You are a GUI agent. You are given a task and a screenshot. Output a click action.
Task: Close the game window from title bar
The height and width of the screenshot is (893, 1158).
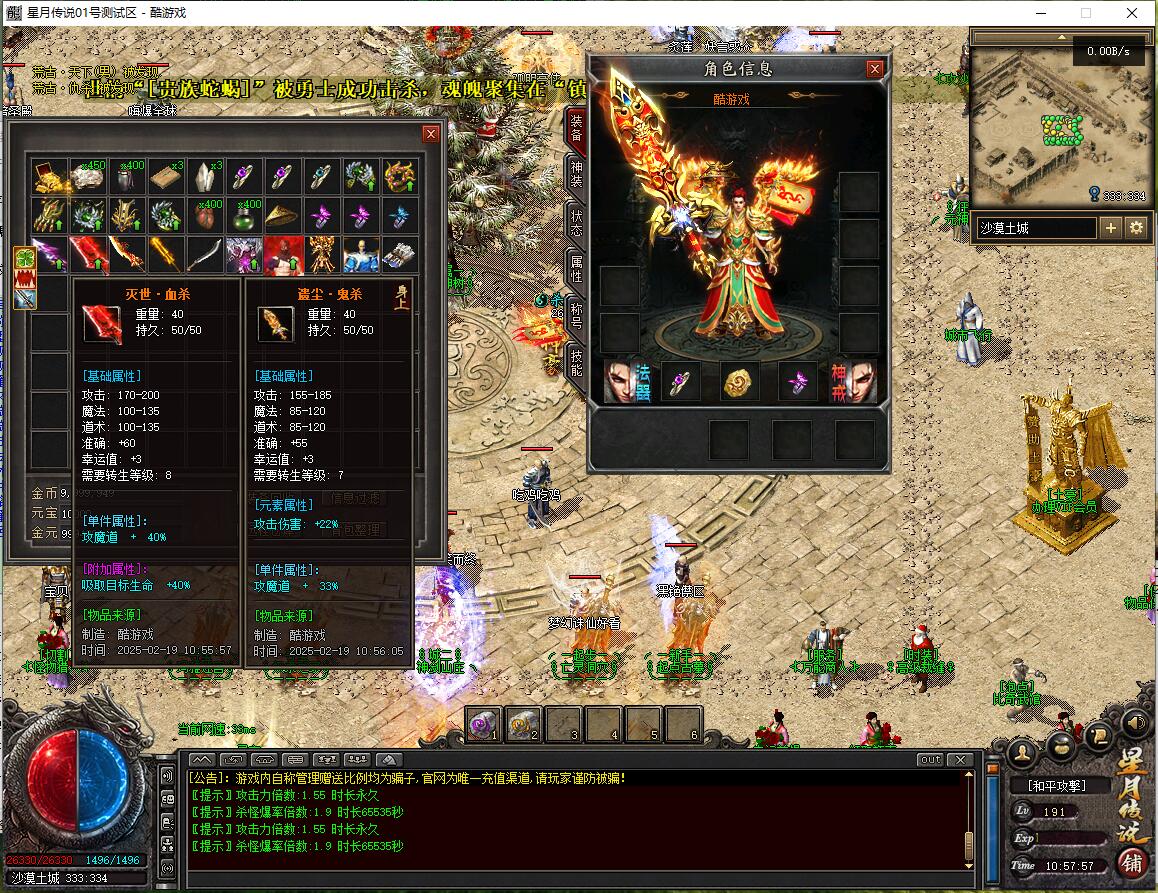1132,13
